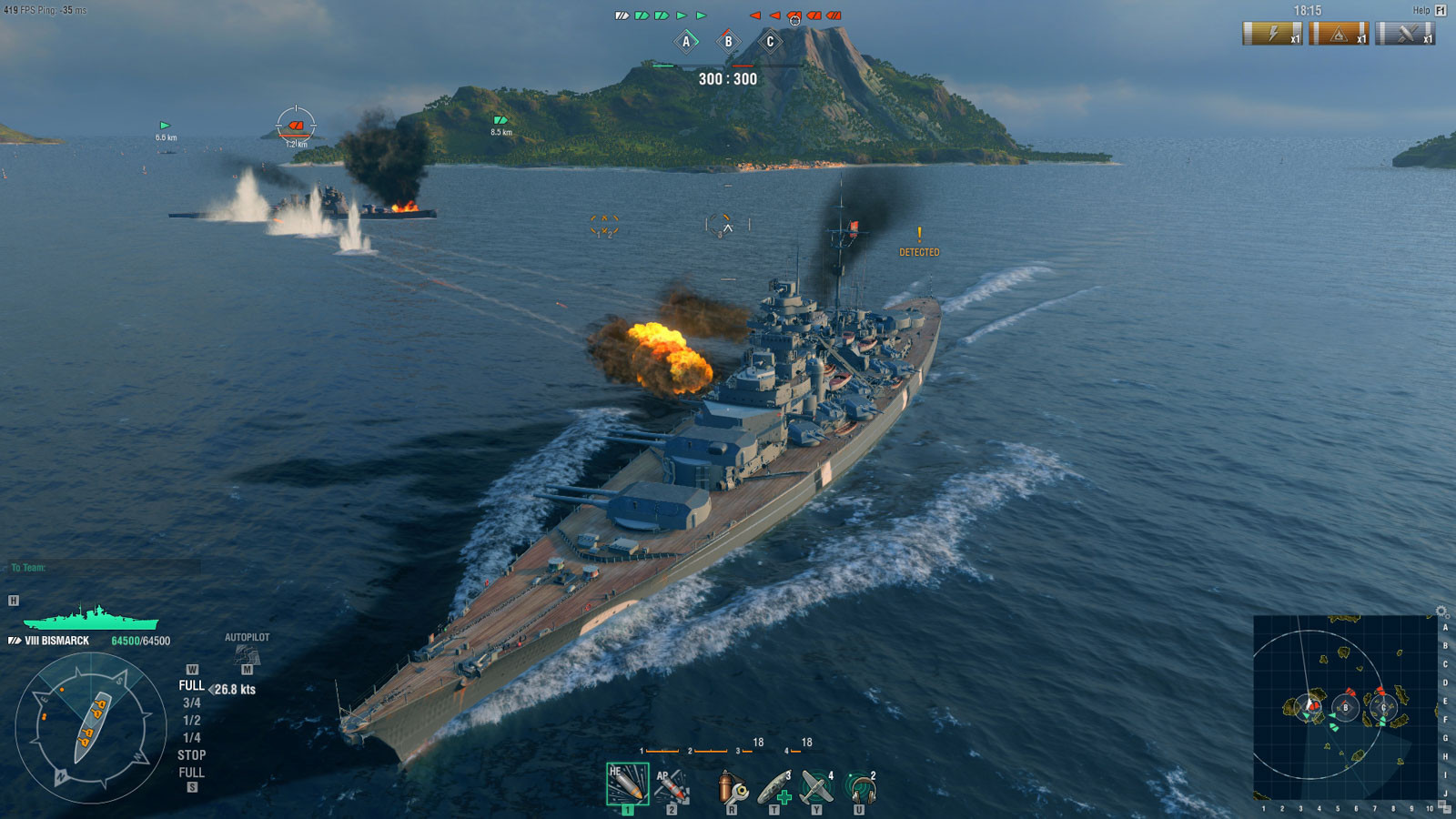Set engine telegraph to STOP
This screenshot has width=1456, height=819.
(191, 754)
